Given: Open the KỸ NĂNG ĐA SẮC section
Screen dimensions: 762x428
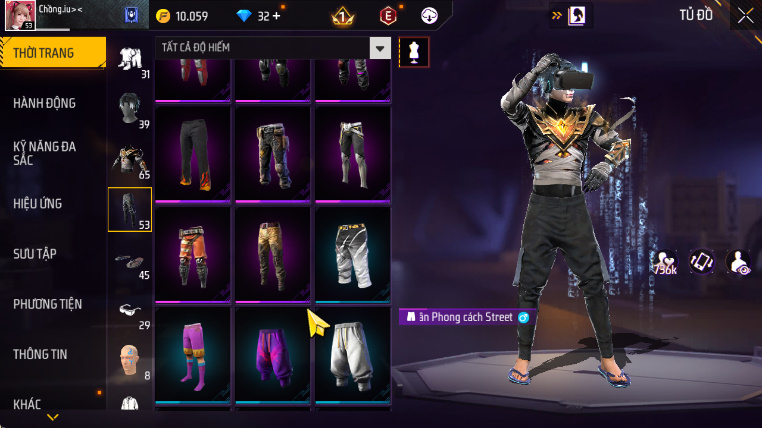Looking at the screenshot, I should click(45, 153).
